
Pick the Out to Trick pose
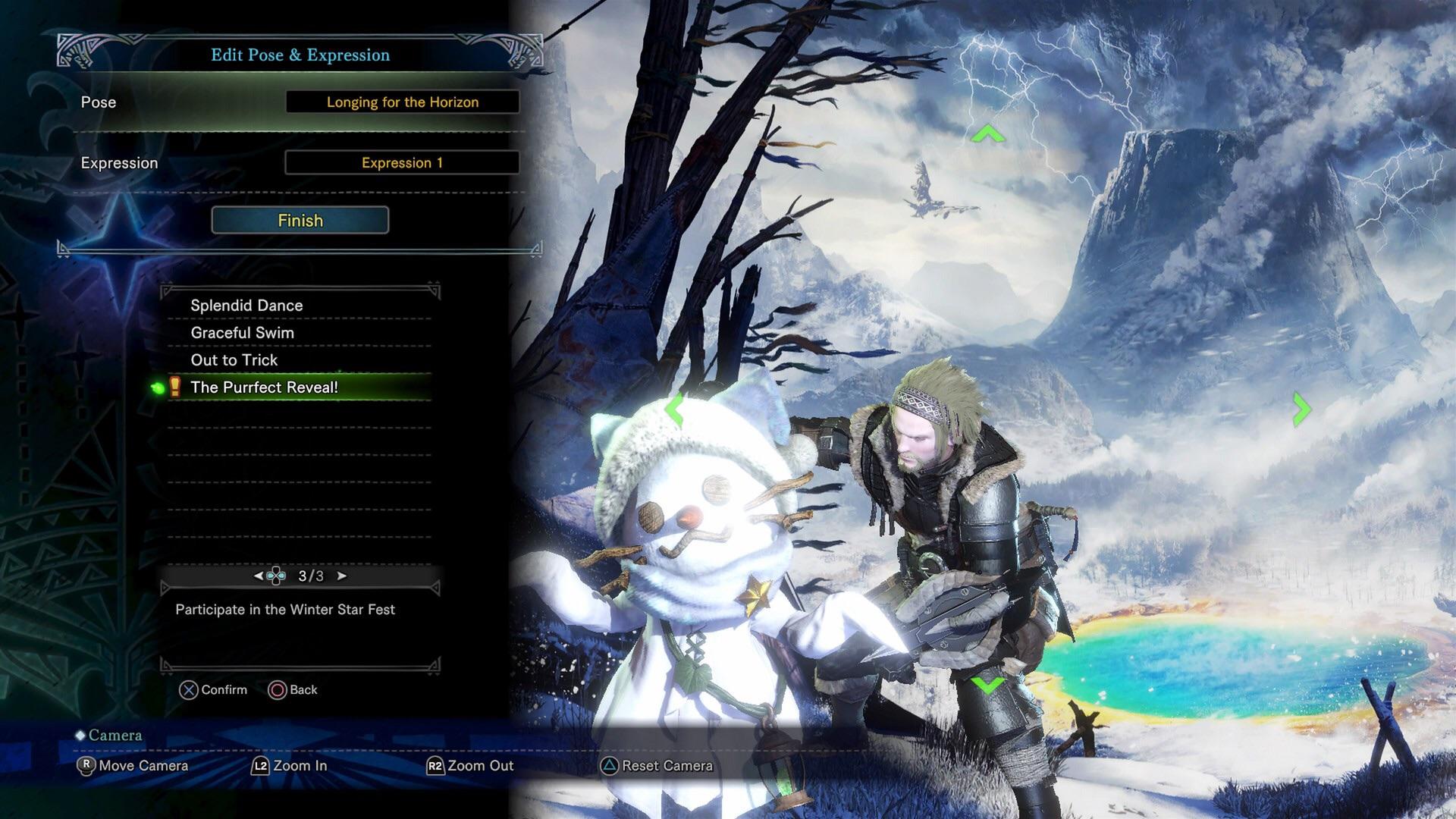tap(234, 360)
